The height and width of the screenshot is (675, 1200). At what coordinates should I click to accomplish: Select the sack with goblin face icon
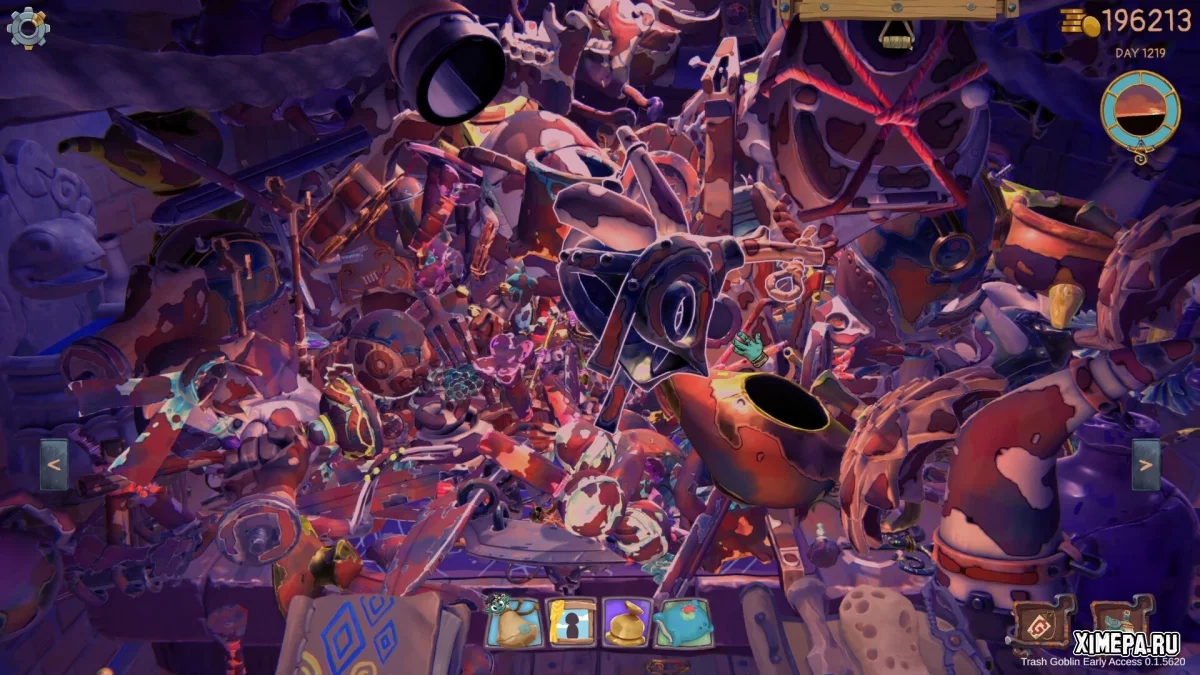pyautogui.click(x=515, y=622)
